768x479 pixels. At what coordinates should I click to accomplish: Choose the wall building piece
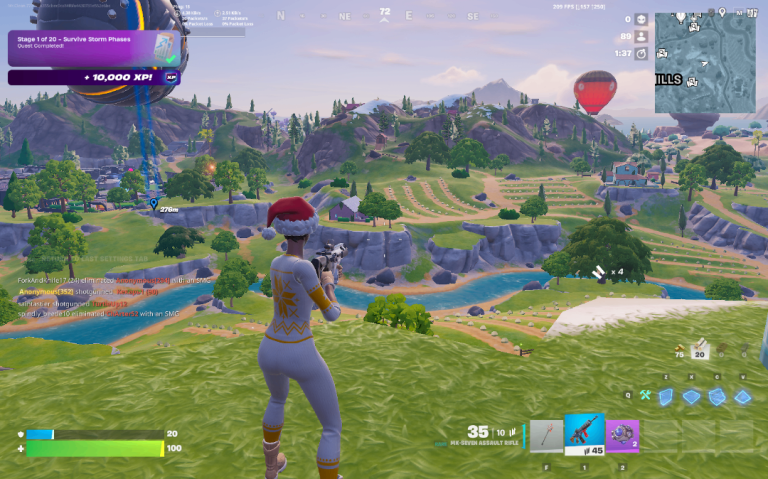coord(665,397)
